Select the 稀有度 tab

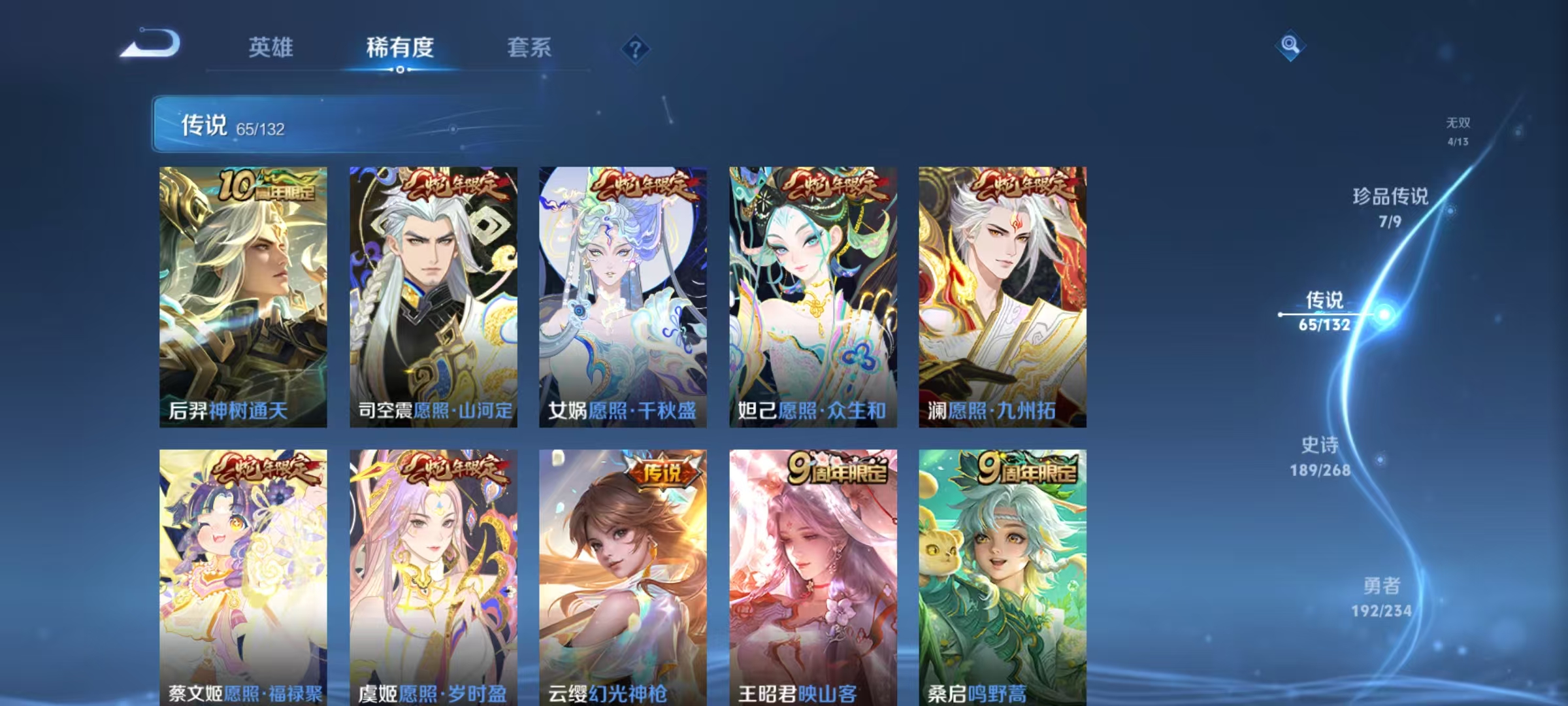[x=400, y=47]
